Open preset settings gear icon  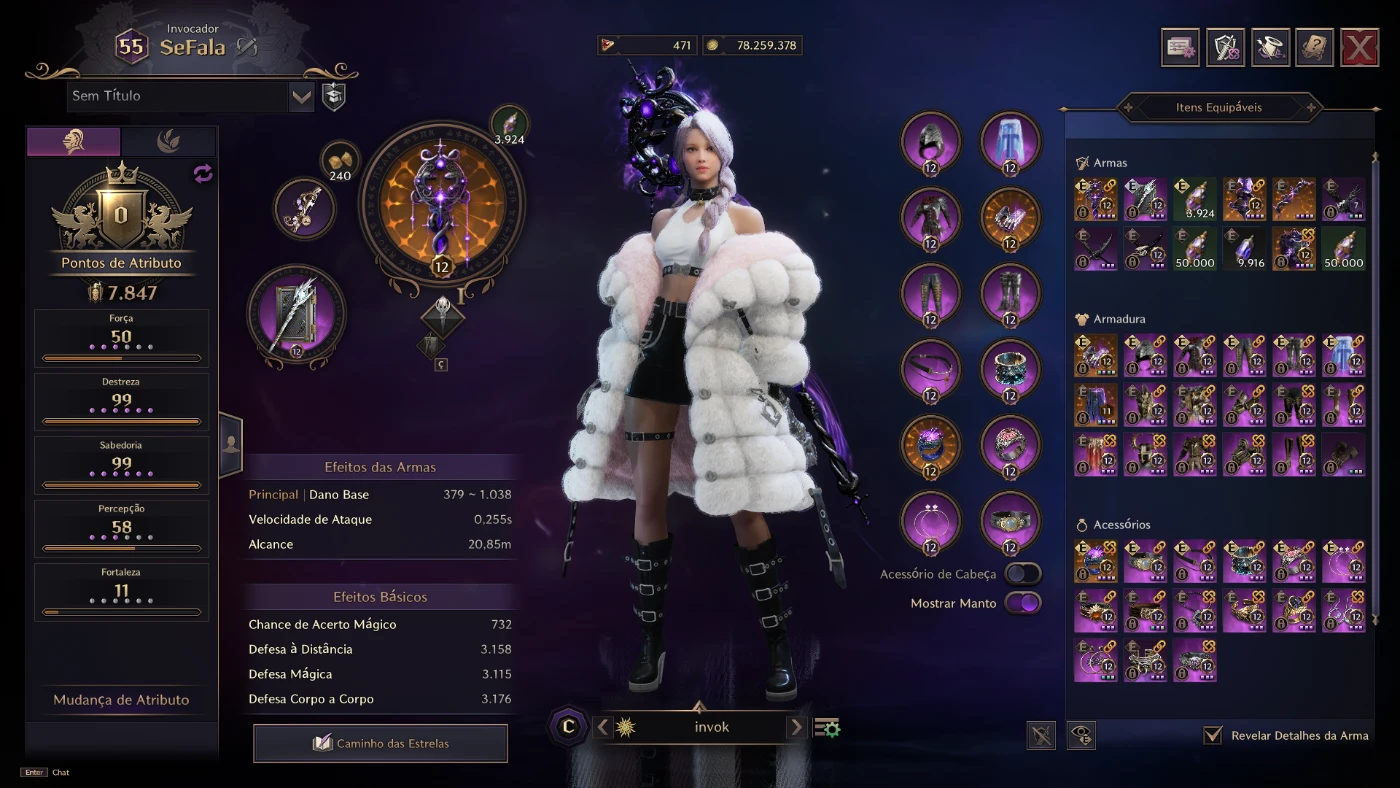[x=827, y=728]
